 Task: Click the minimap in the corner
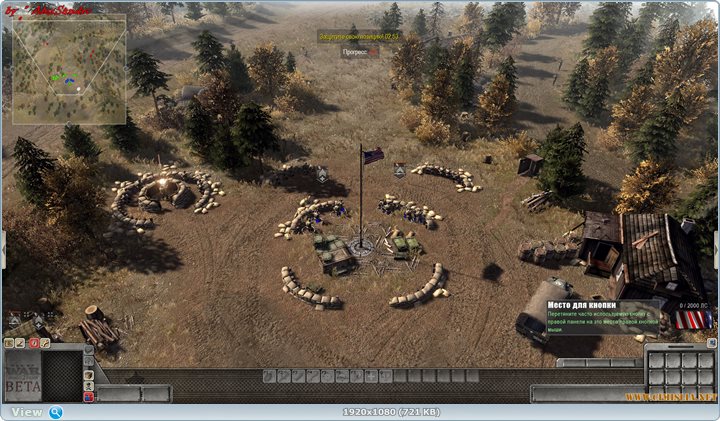click(69, 69)
